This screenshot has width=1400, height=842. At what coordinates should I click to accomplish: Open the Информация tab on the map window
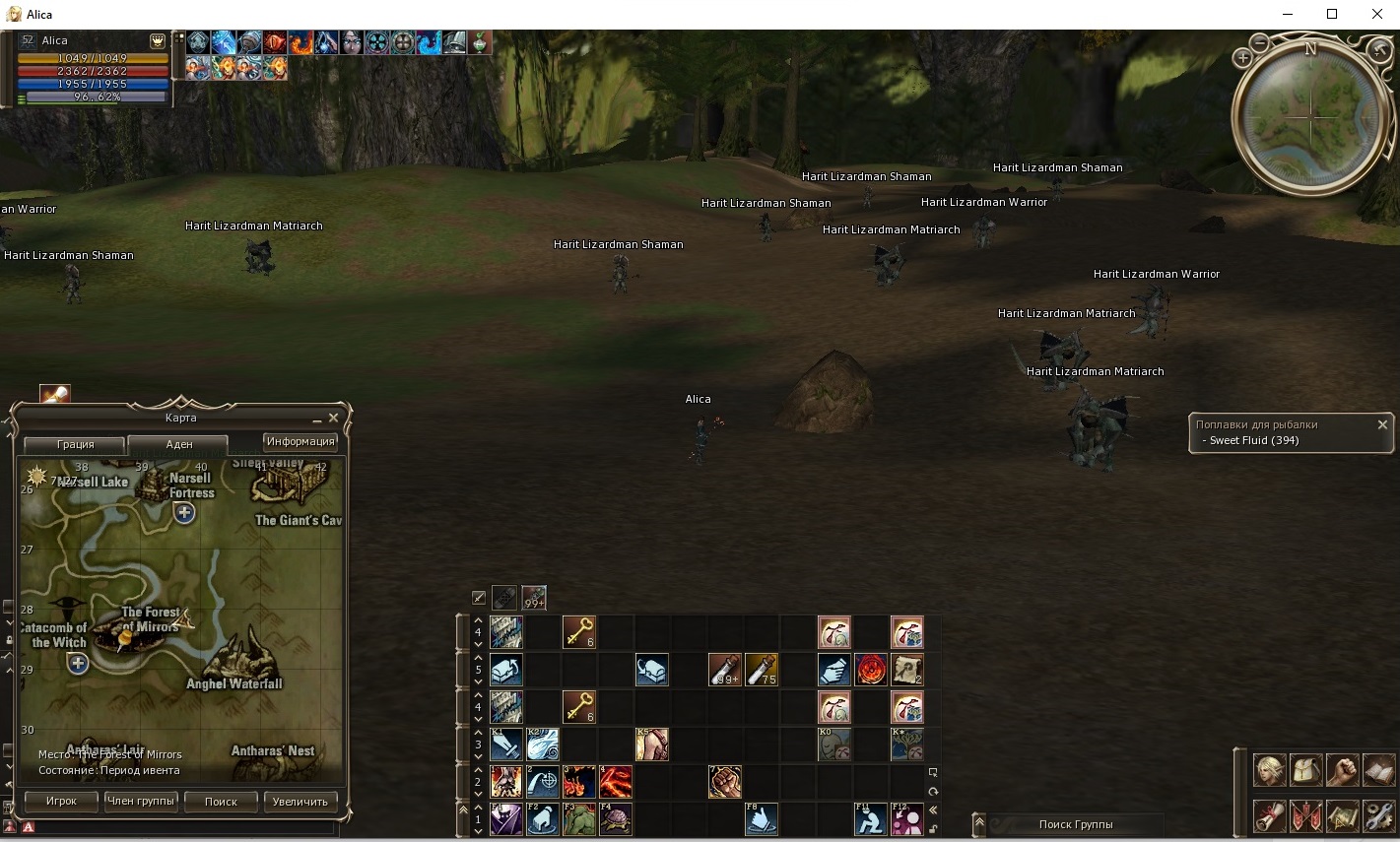[x=300, y=441]
